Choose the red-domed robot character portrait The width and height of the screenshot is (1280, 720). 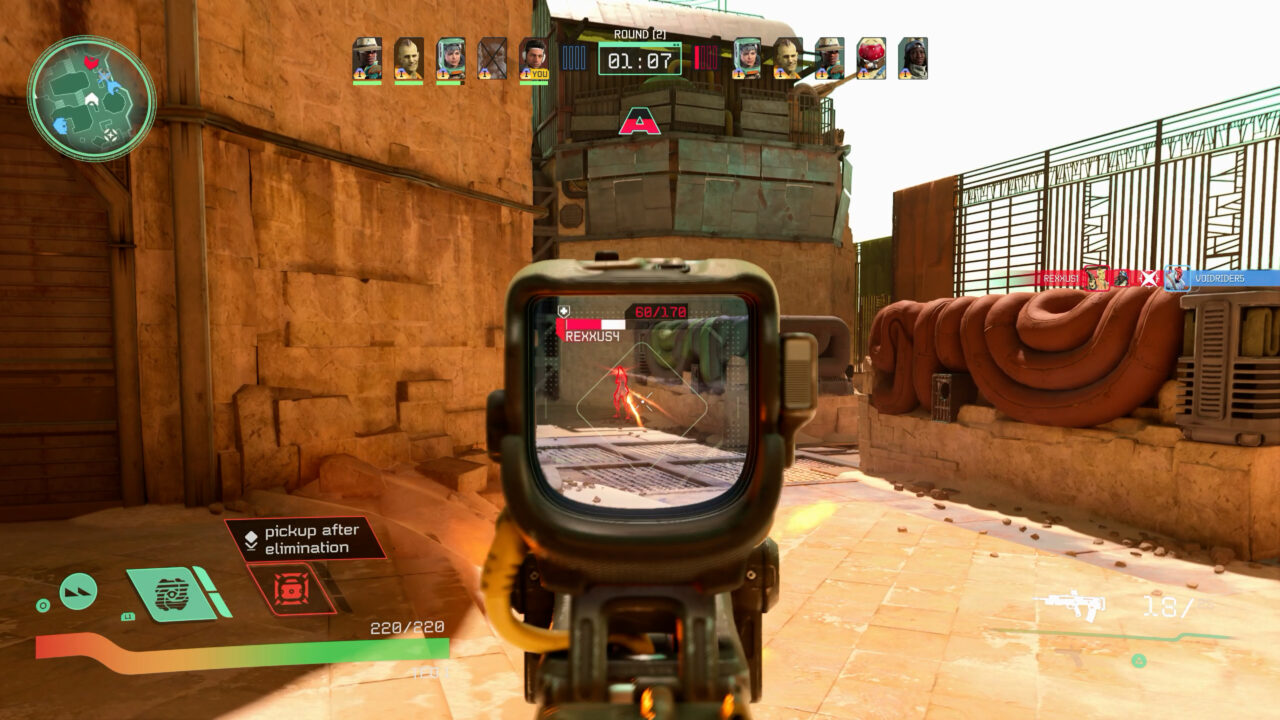pyautogui.click(x=870, y=59)
